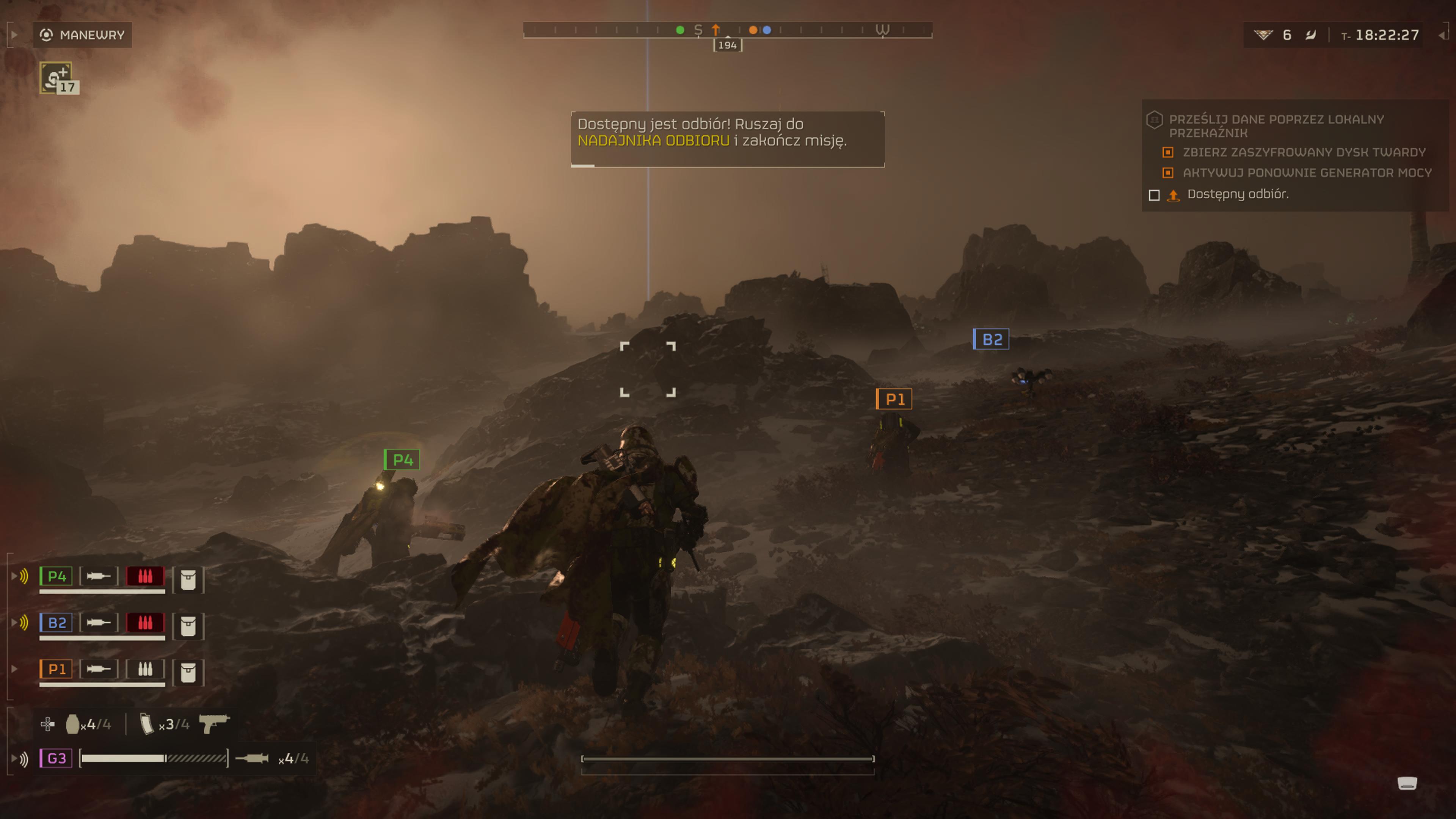Select your own G3 player tag
Viewport: 1456px width, 819px height.
(x=56, y=758)
